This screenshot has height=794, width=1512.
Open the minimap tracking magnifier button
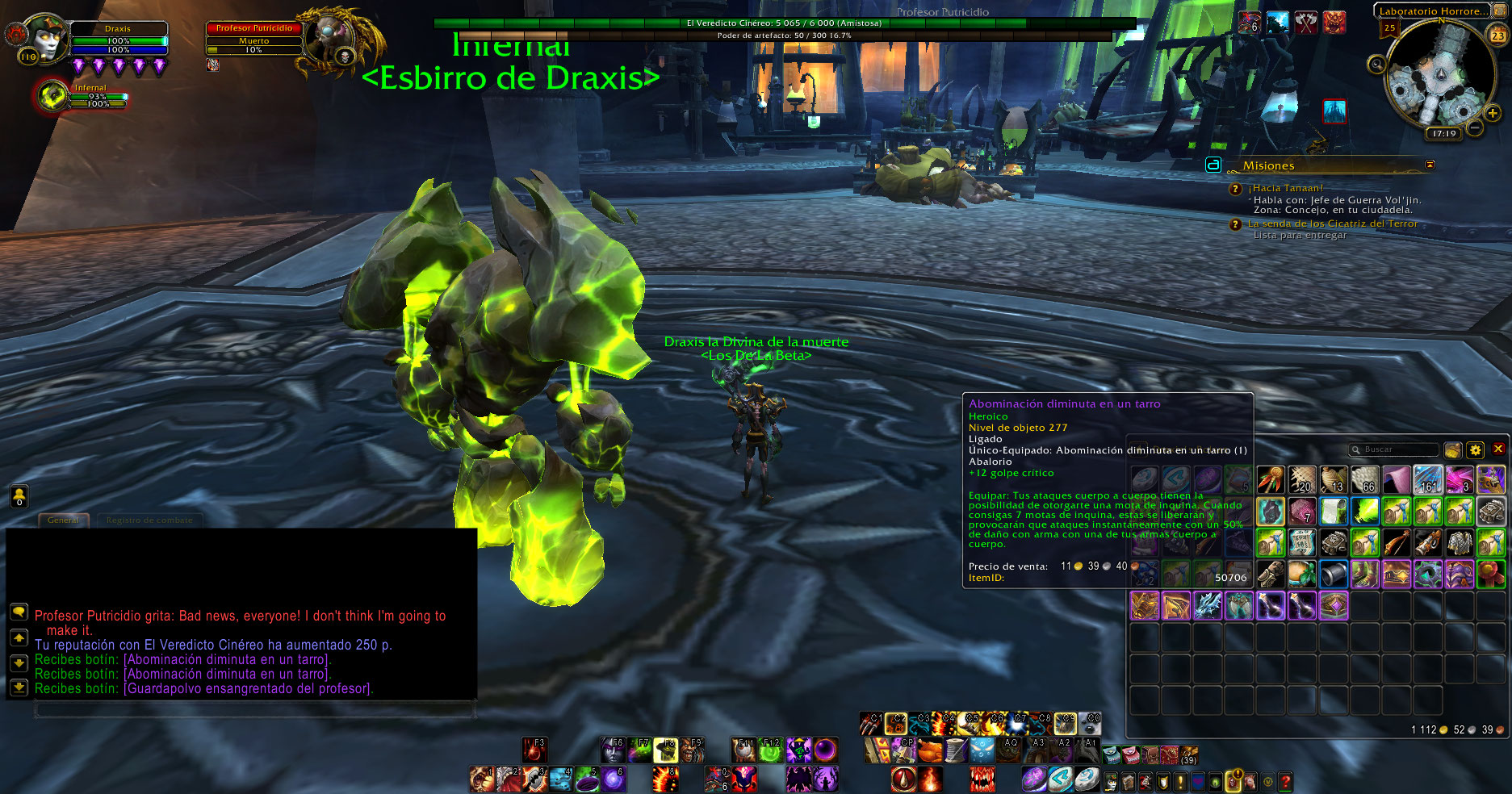[1376, 64]
